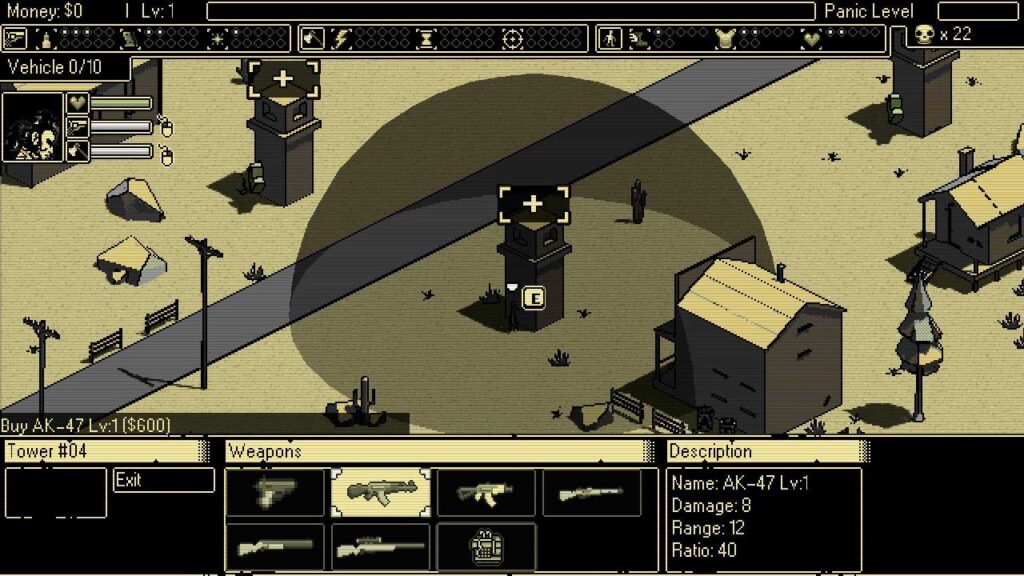Click the character portrait in the HUD
This screenshot has width=1024, height=576.
click(32, 127)
